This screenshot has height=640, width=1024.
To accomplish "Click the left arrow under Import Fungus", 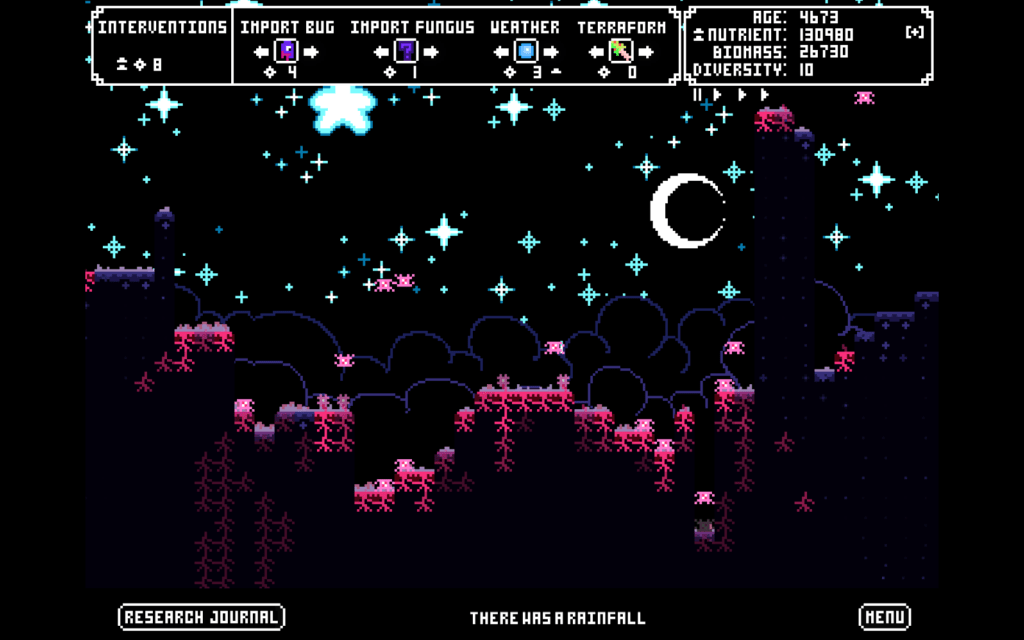I will (x=382, y=51).
